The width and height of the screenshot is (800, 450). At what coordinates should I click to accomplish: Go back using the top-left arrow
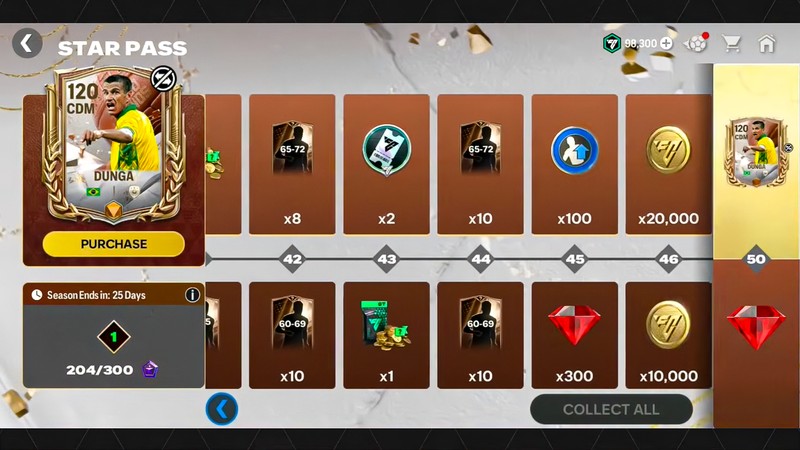[27, 43]
